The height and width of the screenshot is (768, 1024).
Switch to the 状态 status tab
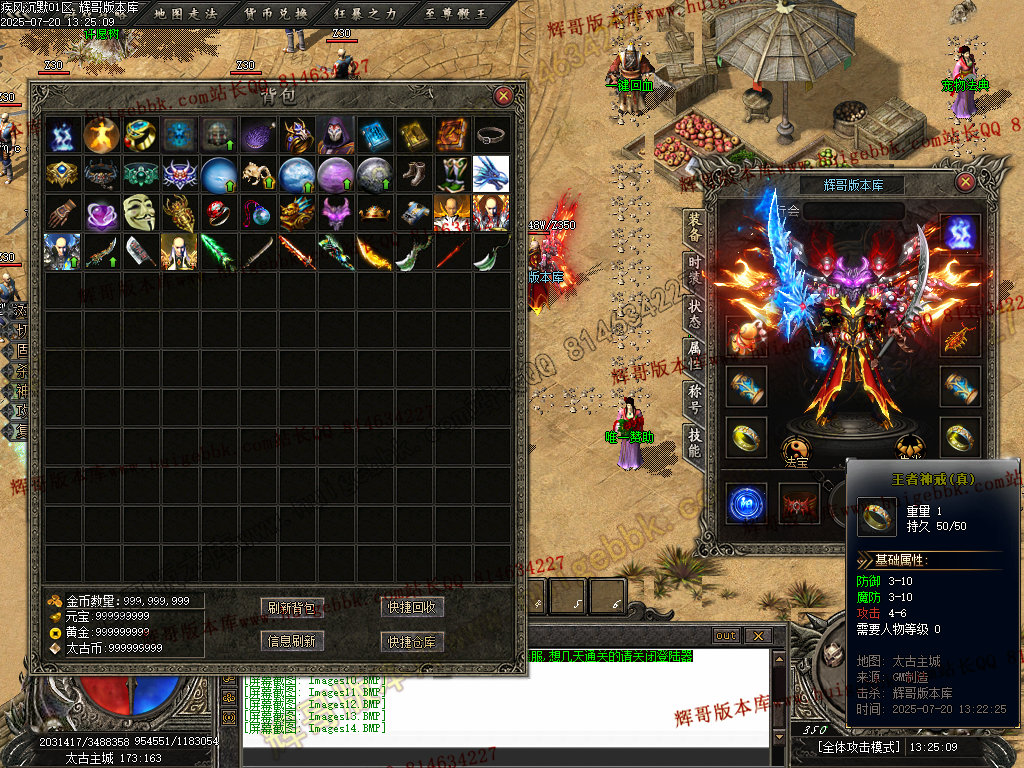tap(694, 312)
